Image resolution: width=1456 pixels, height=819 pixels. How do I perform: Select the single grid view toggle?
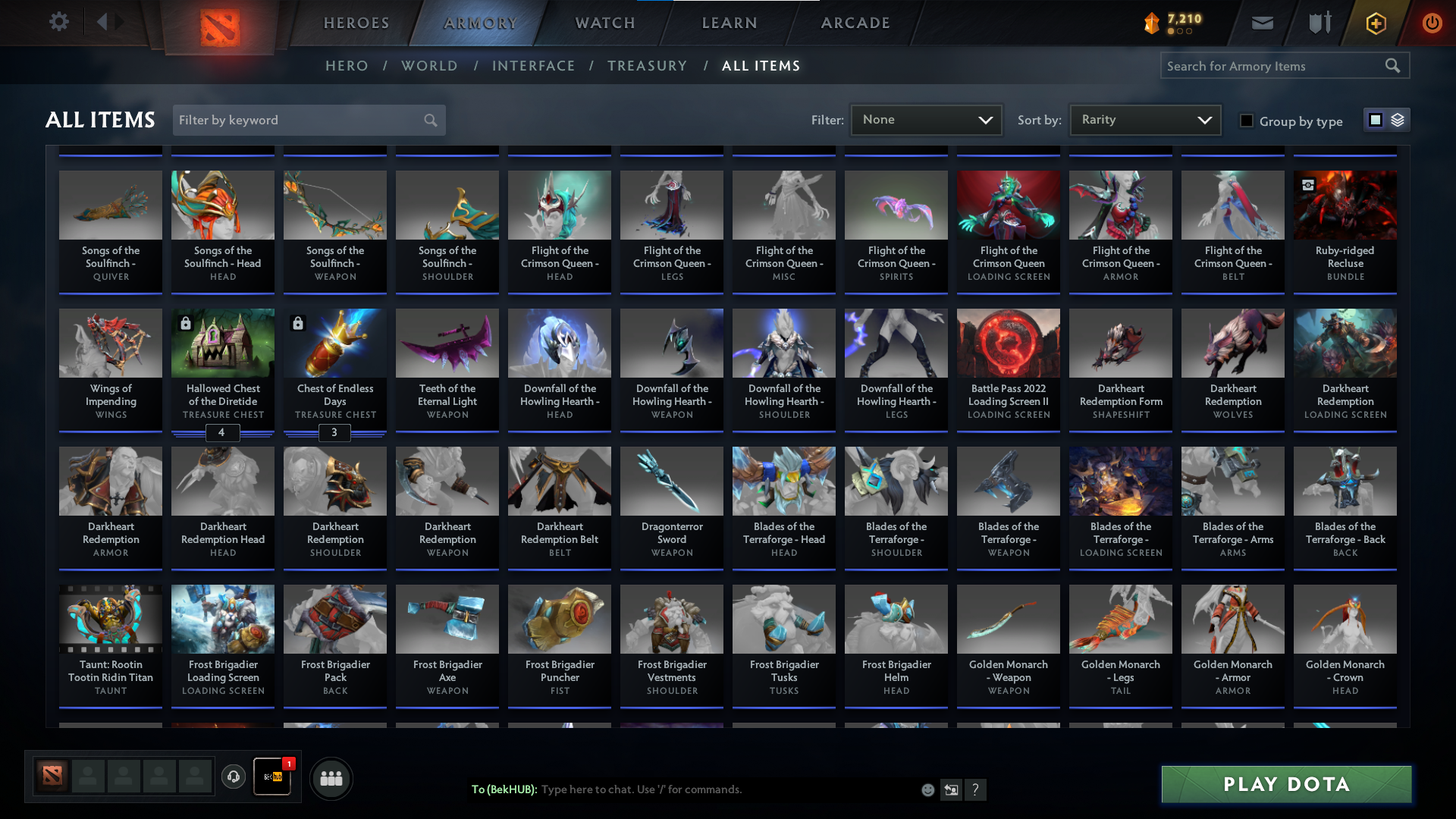(1375, 120)
